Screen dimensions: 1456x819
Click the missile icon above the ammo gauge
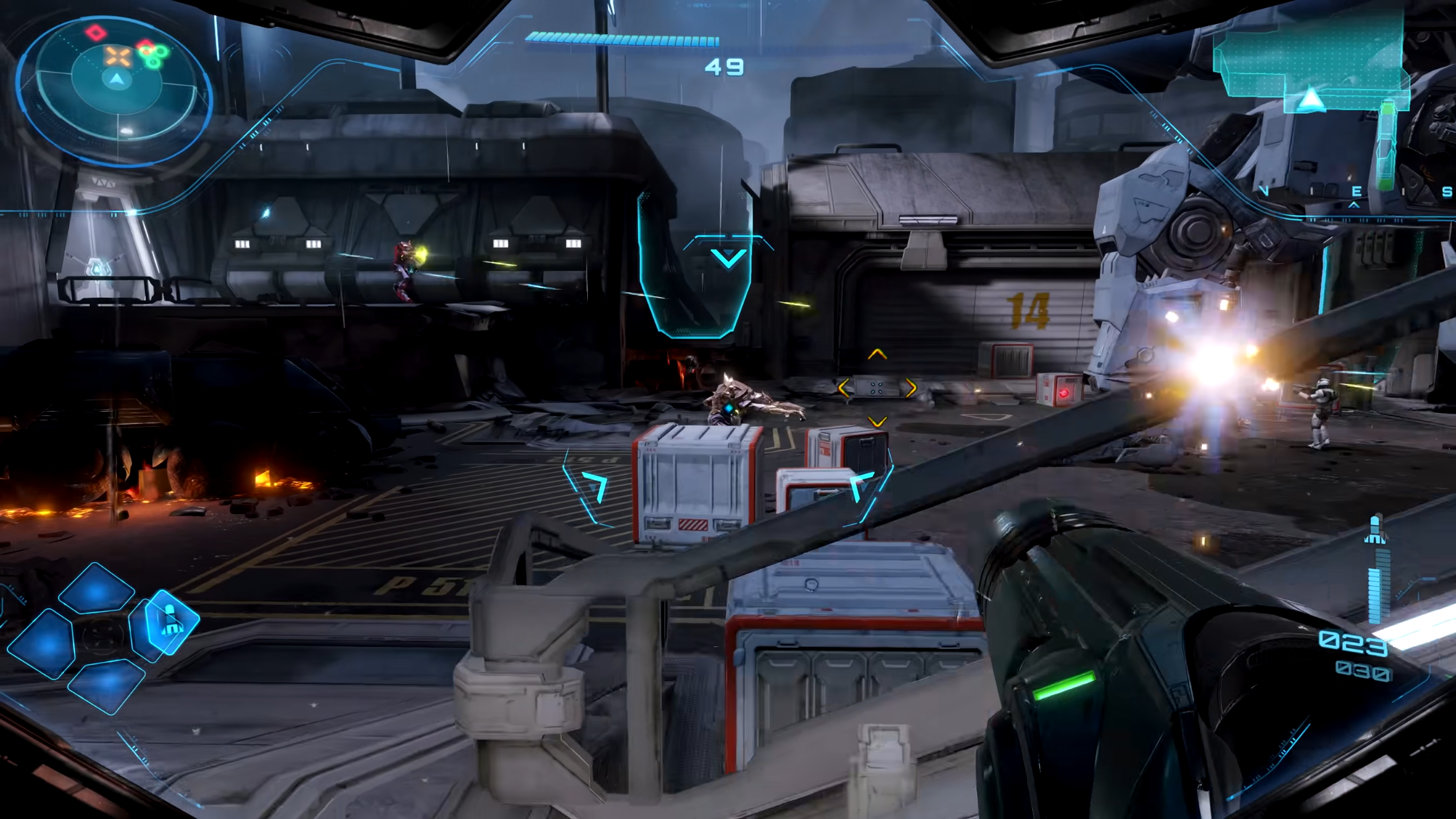1375,529
